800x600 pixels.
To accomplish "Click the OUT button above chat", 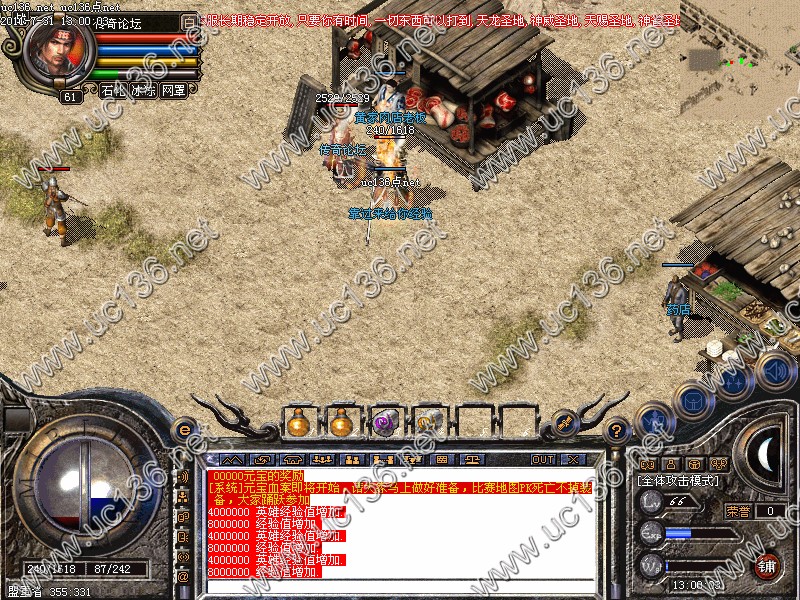I will 543,460.
